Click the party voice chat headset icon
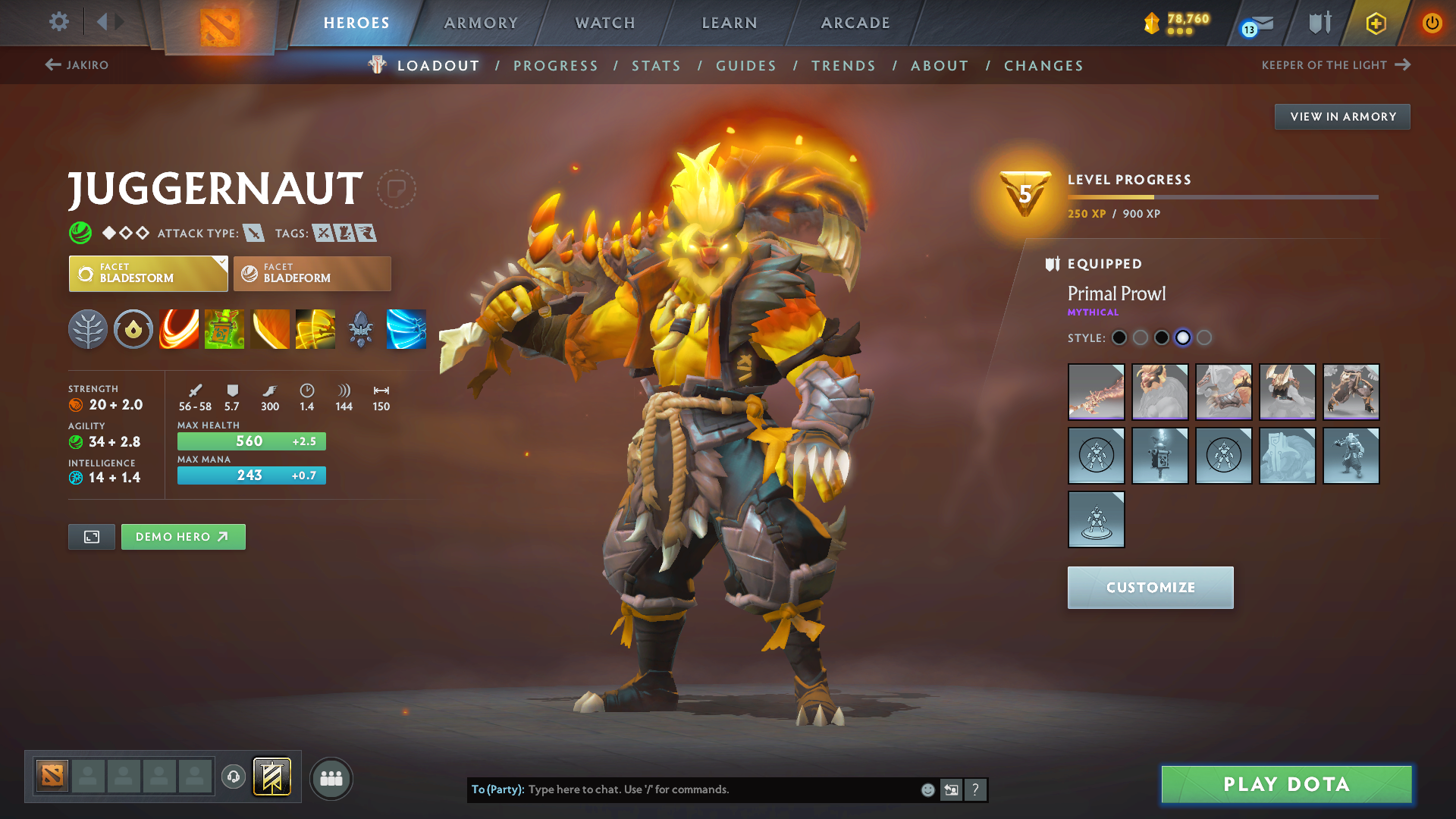Screen dimensions: 1456x819 233,778
